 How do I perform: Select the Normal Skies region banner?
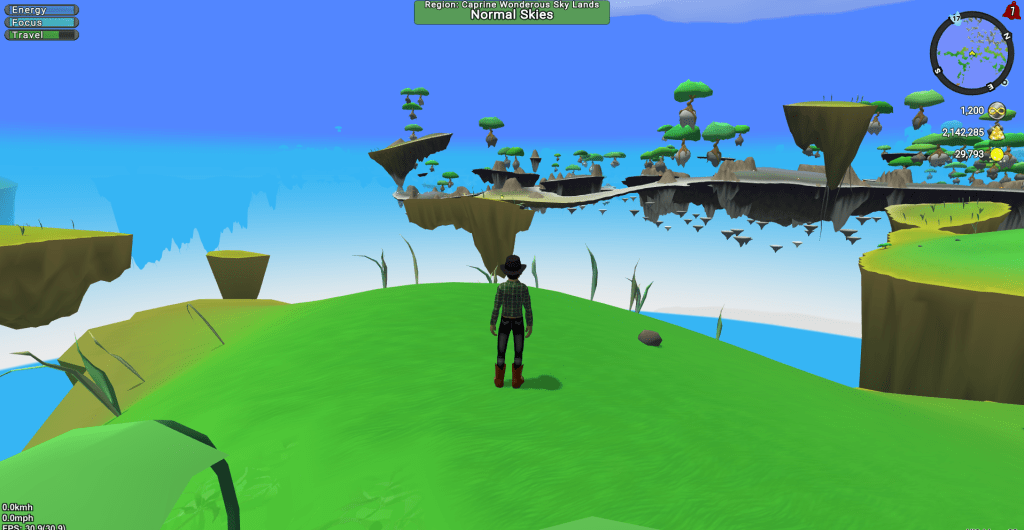click(511, 12)
